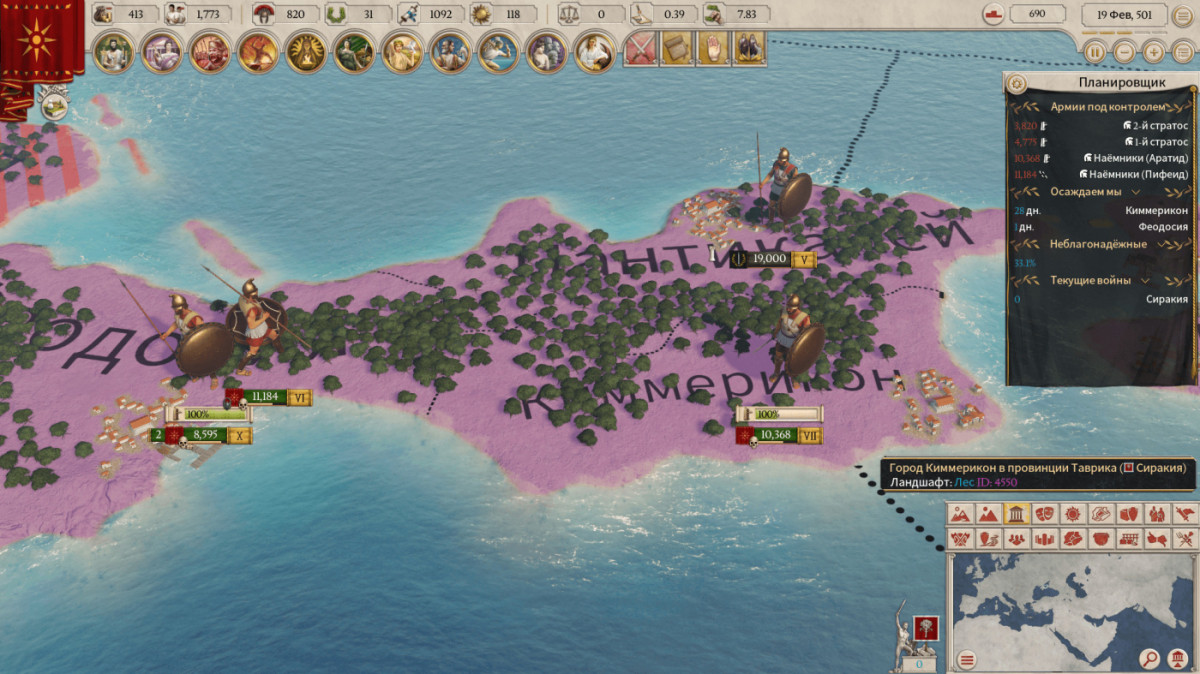Switch to the theater masks map mode

tap(1045, 514)
